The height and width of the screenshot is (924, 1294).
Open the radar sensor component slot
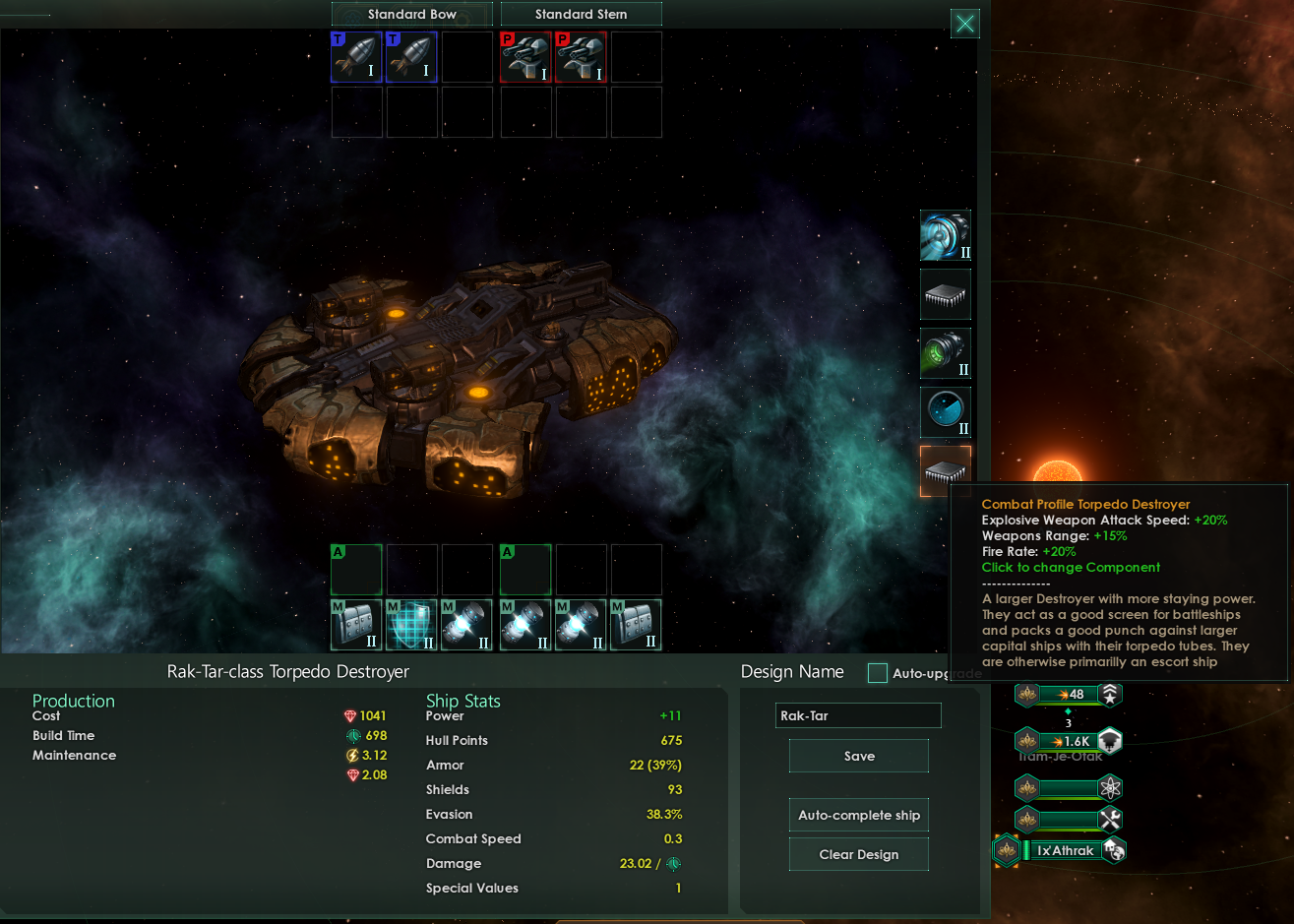[946, 412]
